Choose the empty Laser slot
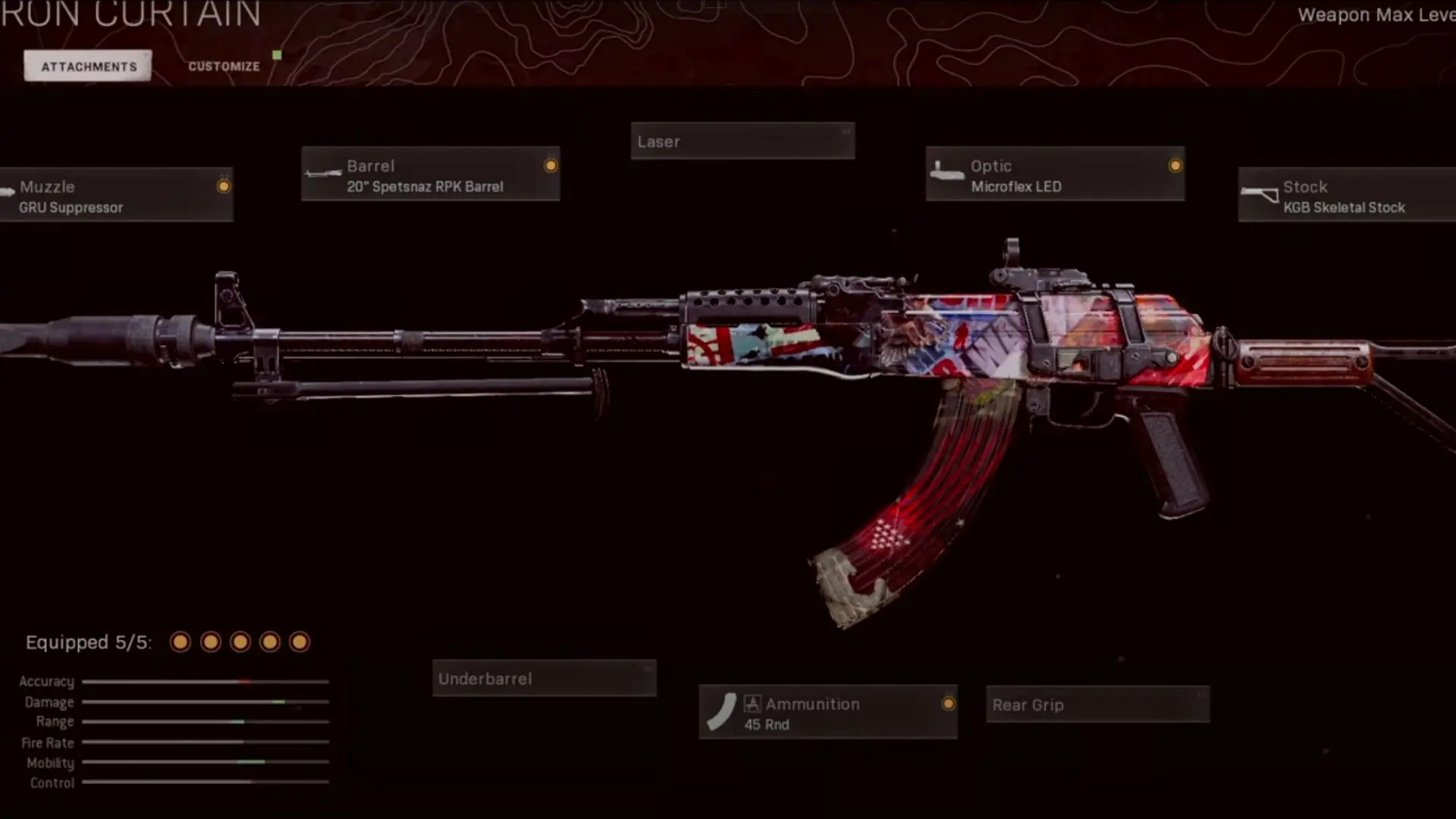The width and height of the screenshot is (1456, 819). [x=742, y=142]
